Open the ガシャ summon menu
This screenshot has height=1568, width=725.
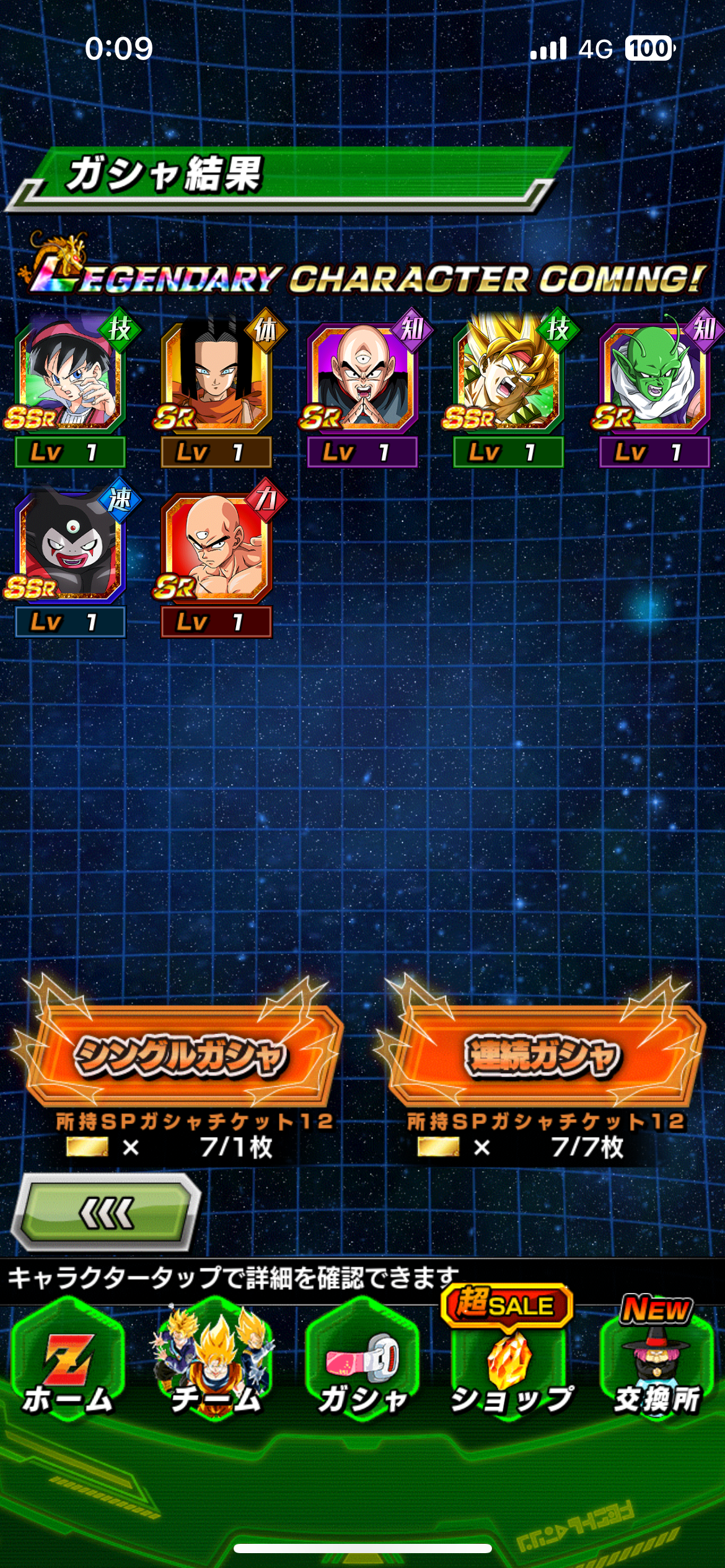pyautogui.click(x=363, y=1362)
